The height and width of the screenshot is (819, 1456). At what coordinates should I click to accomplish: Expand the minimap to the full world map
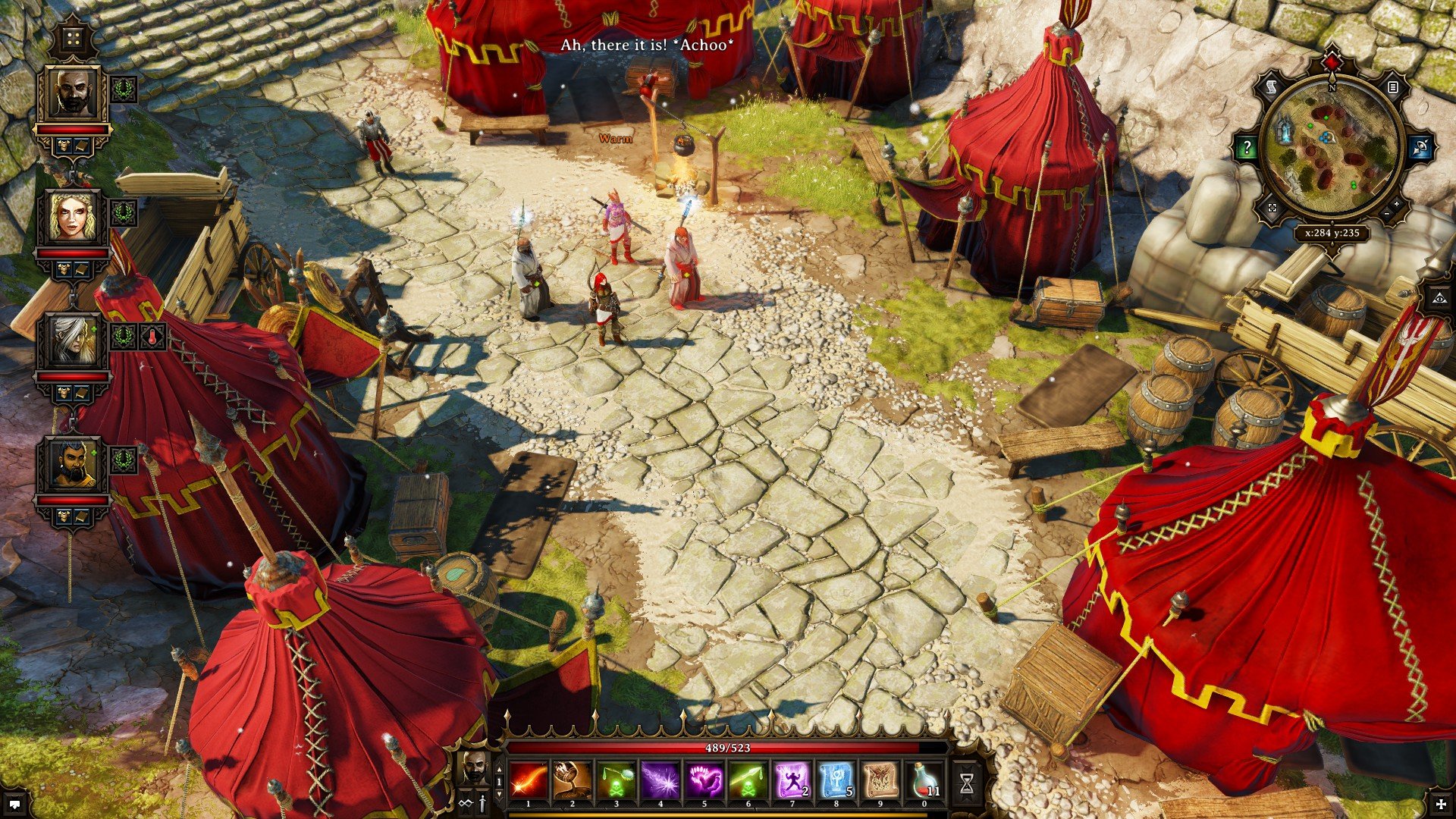point(1272,207)
